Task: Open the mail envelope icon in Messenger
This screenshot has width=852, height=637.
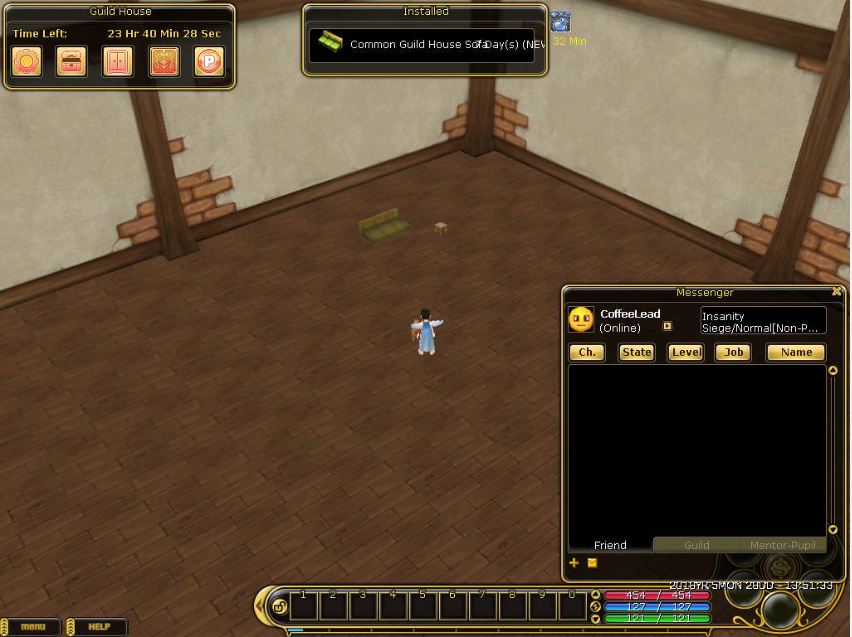Action: click(x=592, y=563)
